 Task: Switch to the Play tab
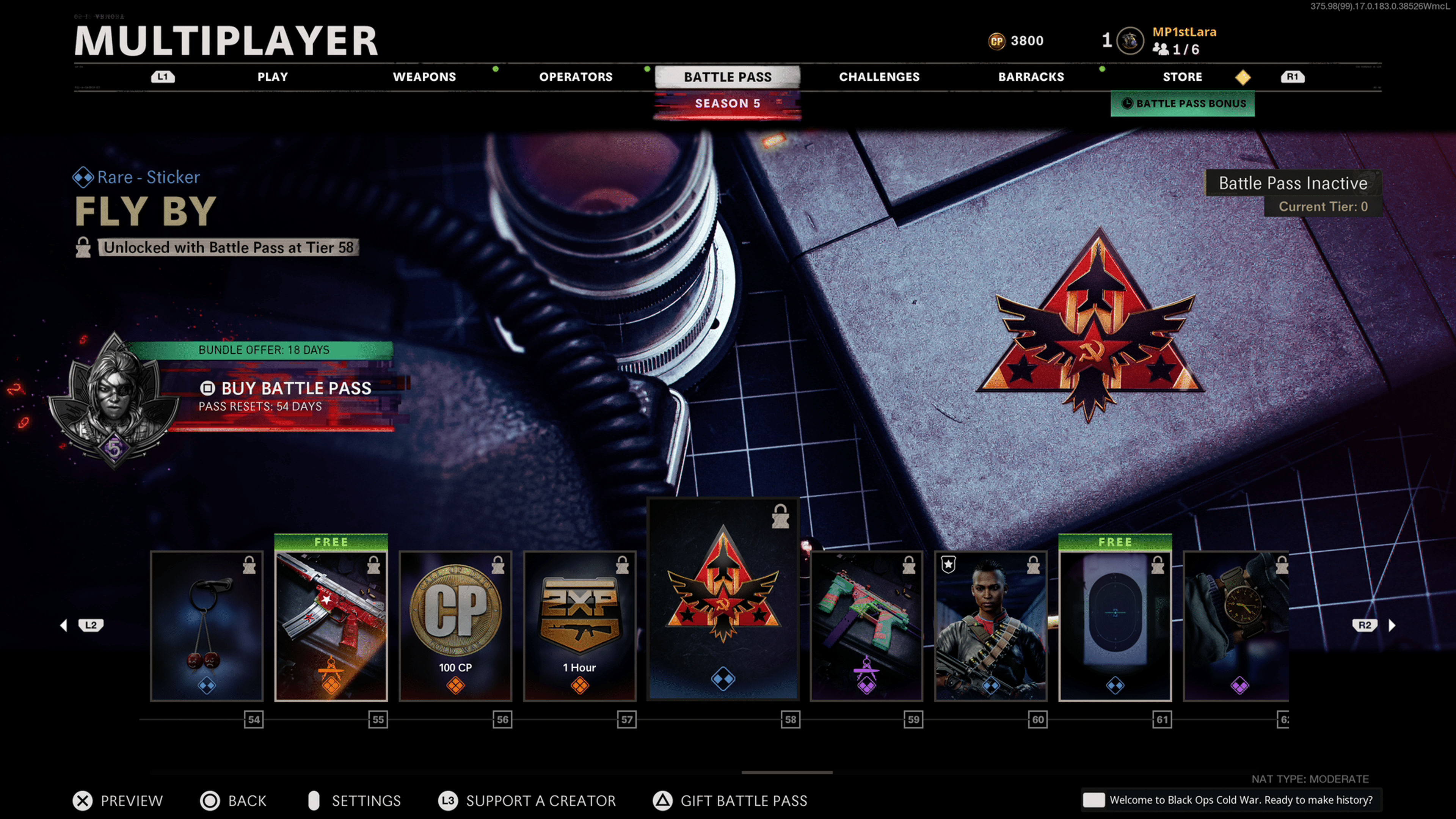pyautogui.click(x=273, y=77)
